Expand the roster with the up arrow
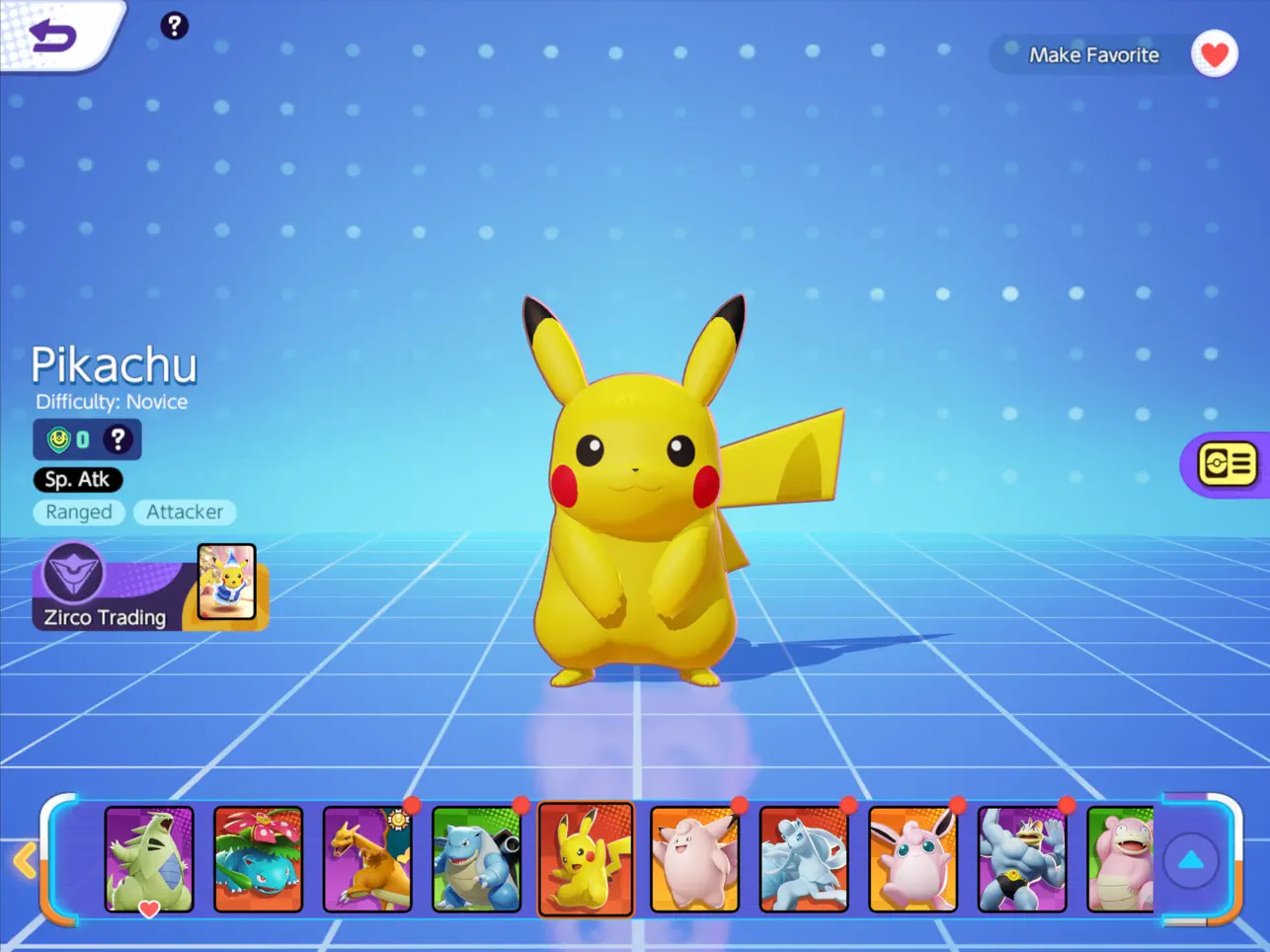The height and width of the screenshot is (952, 1270). pos(1191,860)
